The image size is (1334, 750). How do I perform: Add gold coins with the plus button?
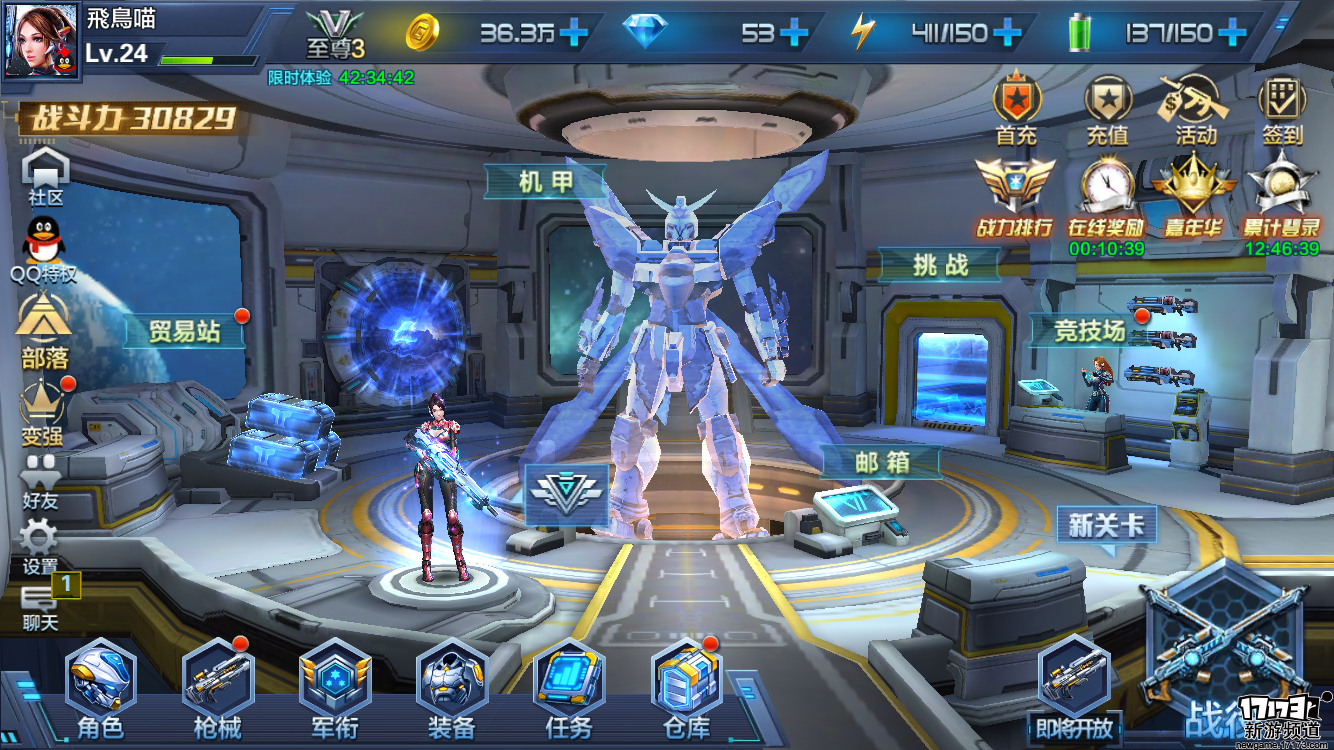pyautogui.click(x=574, y=33)
